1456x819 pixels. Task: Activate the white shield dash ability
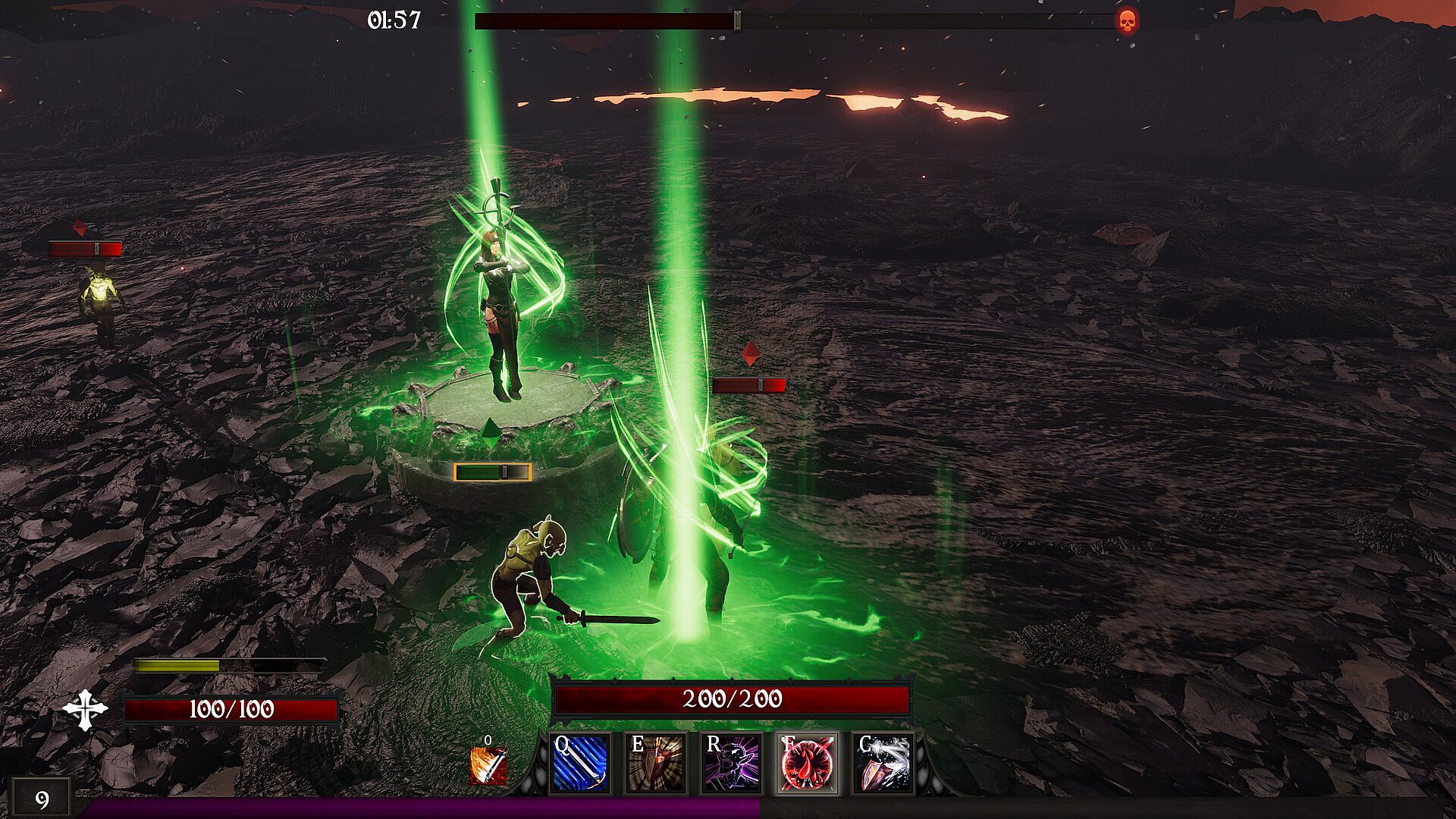[x=883, y=764]
